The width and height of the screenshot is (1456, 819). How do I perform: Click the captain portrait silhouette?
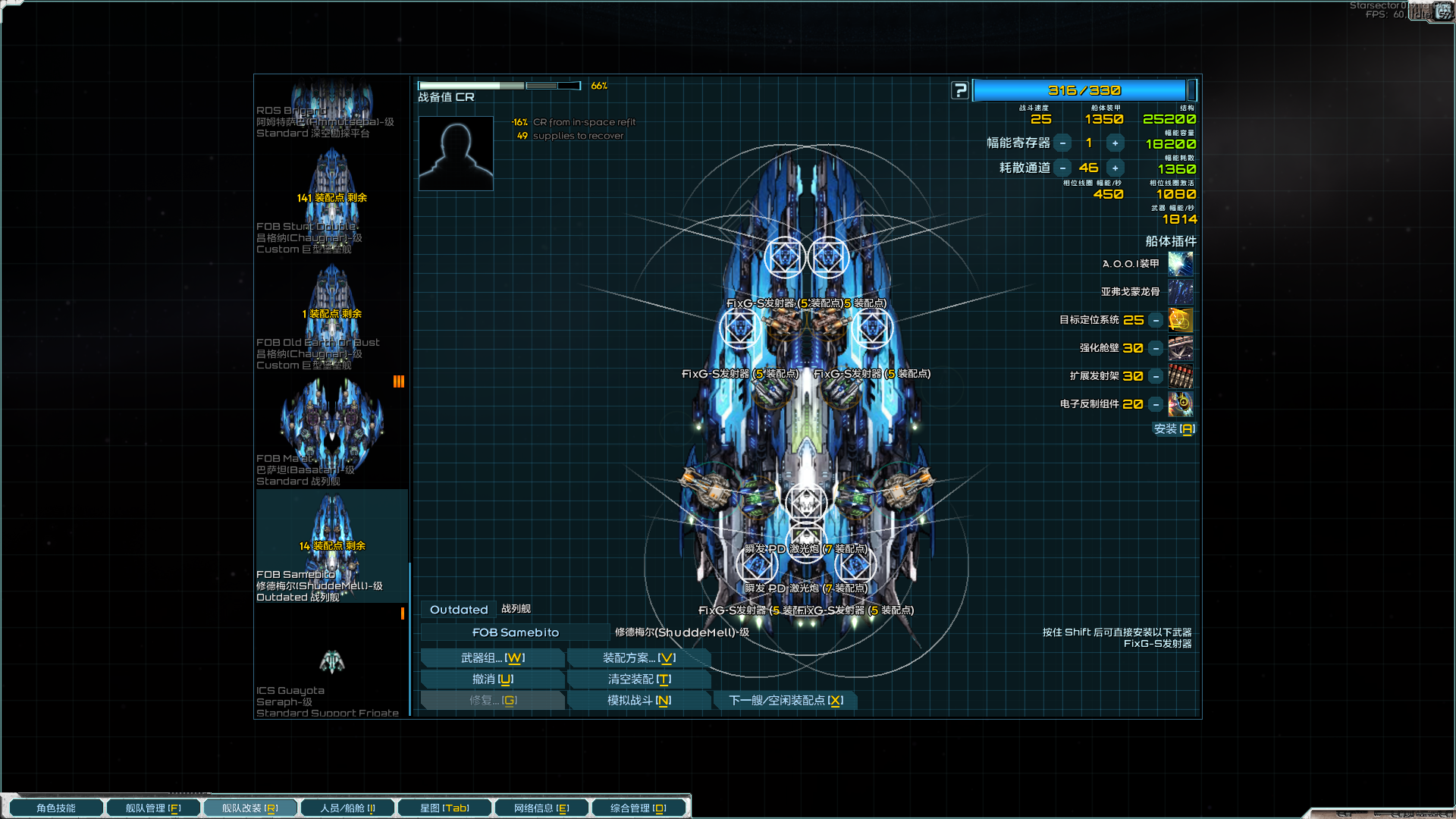click(x=455, y=152)
